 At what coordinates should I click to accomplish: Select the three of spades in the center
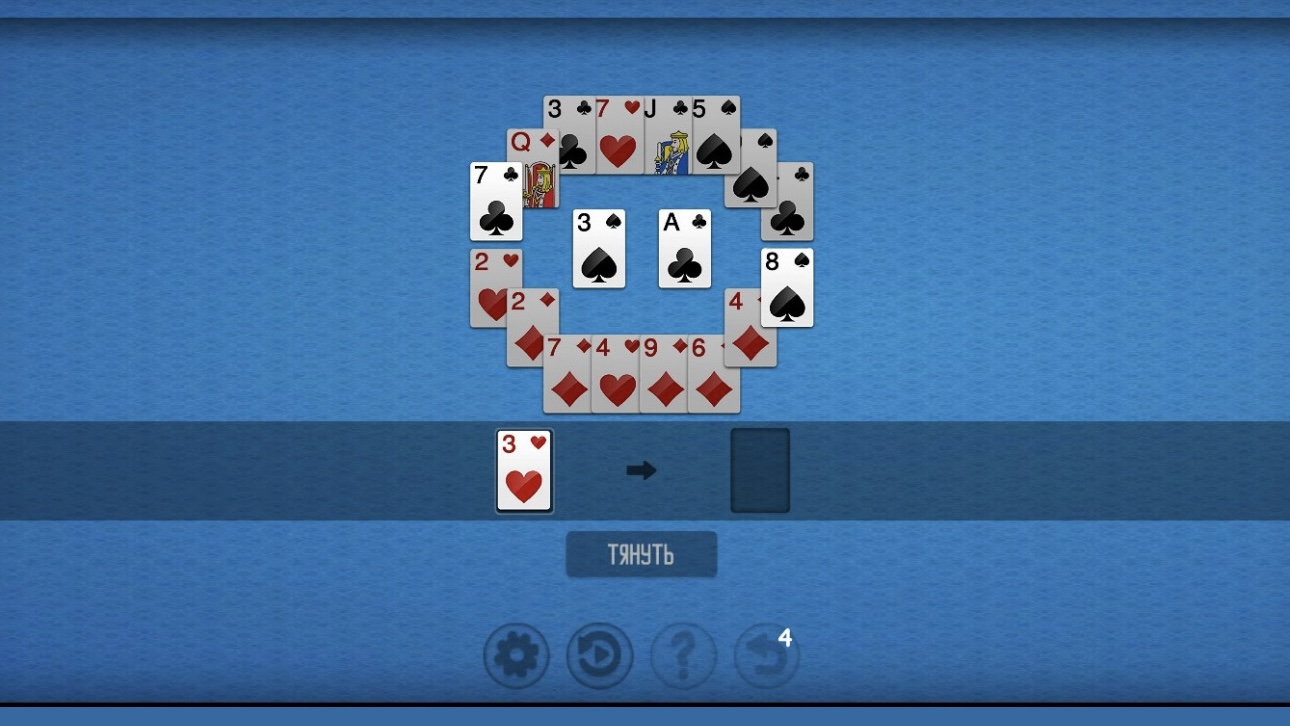(598, 247)
